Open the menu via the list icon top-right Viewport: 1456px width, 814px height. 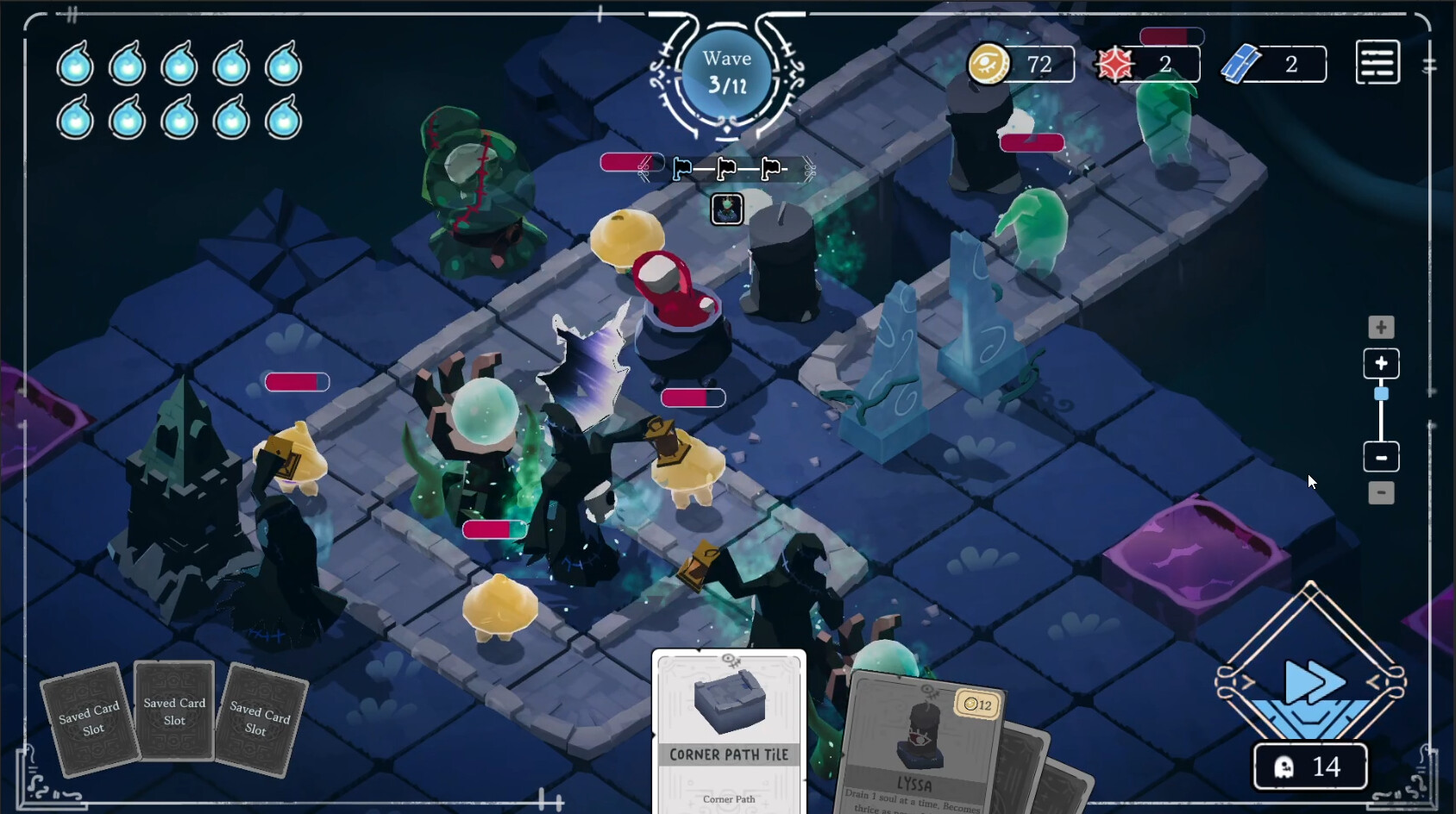click(x=1377, y=62)
